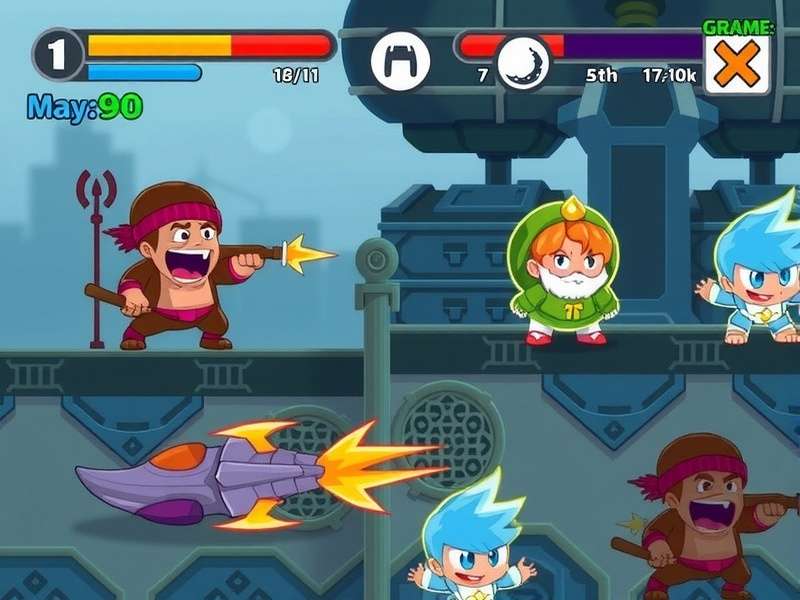Click the crescent moon icon

pos(524,62)
